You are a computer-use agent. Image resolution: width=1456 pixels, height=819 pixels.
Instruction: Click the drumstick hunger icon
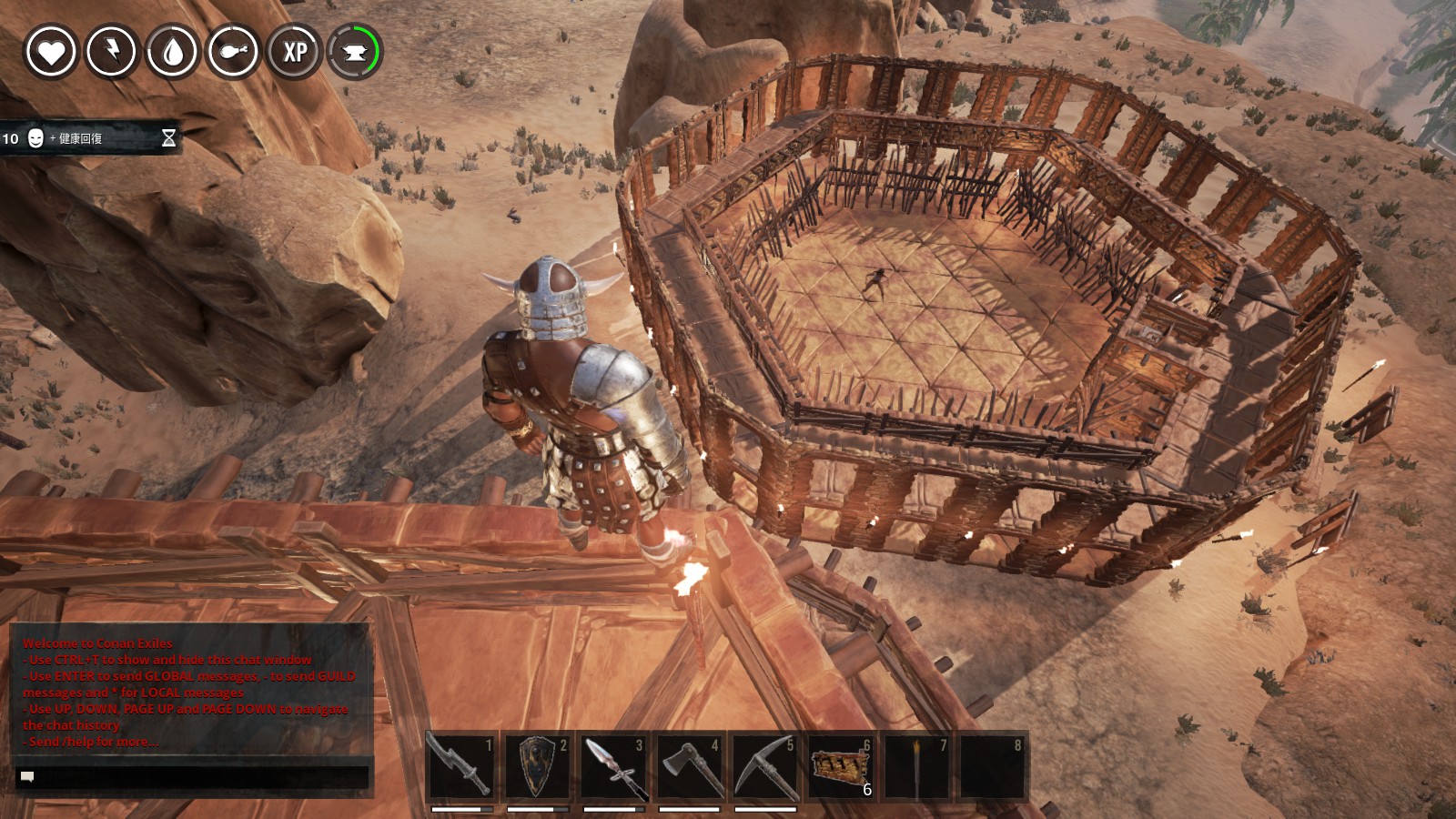tap(233, 52)
